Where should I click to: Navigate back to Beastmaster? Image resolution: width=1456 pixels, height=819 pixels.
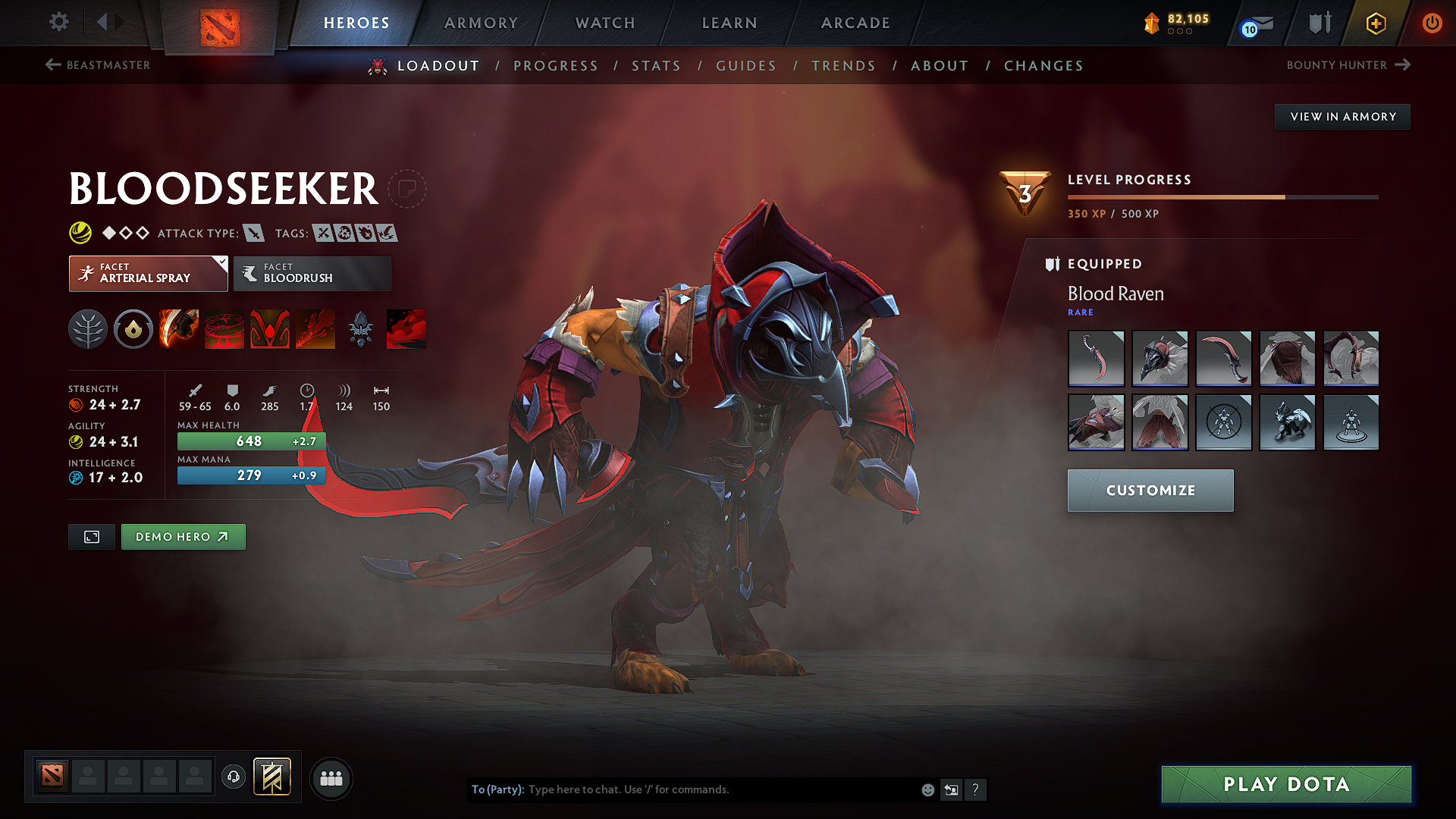pyautogui.click(x=97, y=65)
